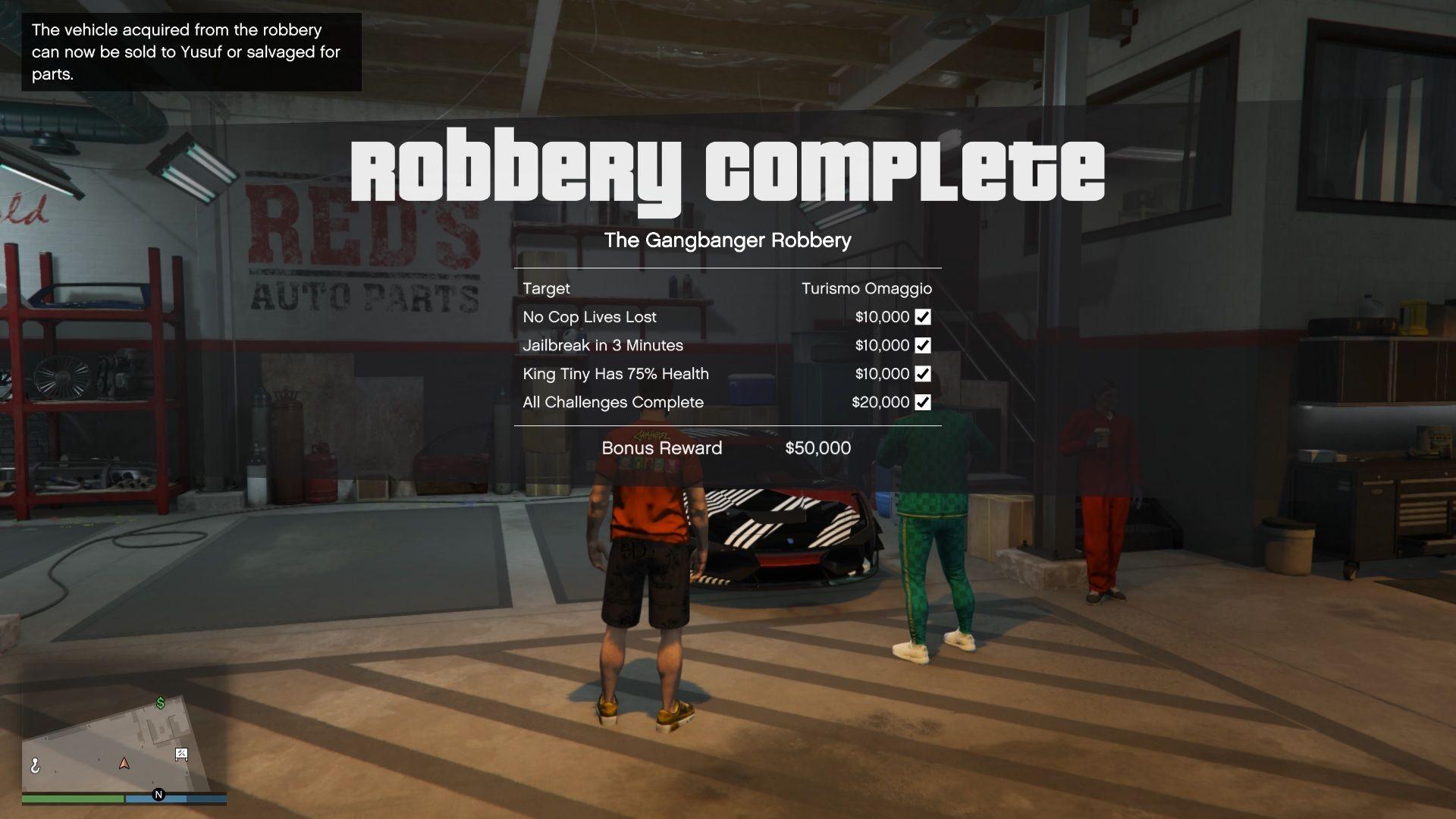Click the Target column header
Viewport: 1456px width, 819px height.
click(547, 288)
